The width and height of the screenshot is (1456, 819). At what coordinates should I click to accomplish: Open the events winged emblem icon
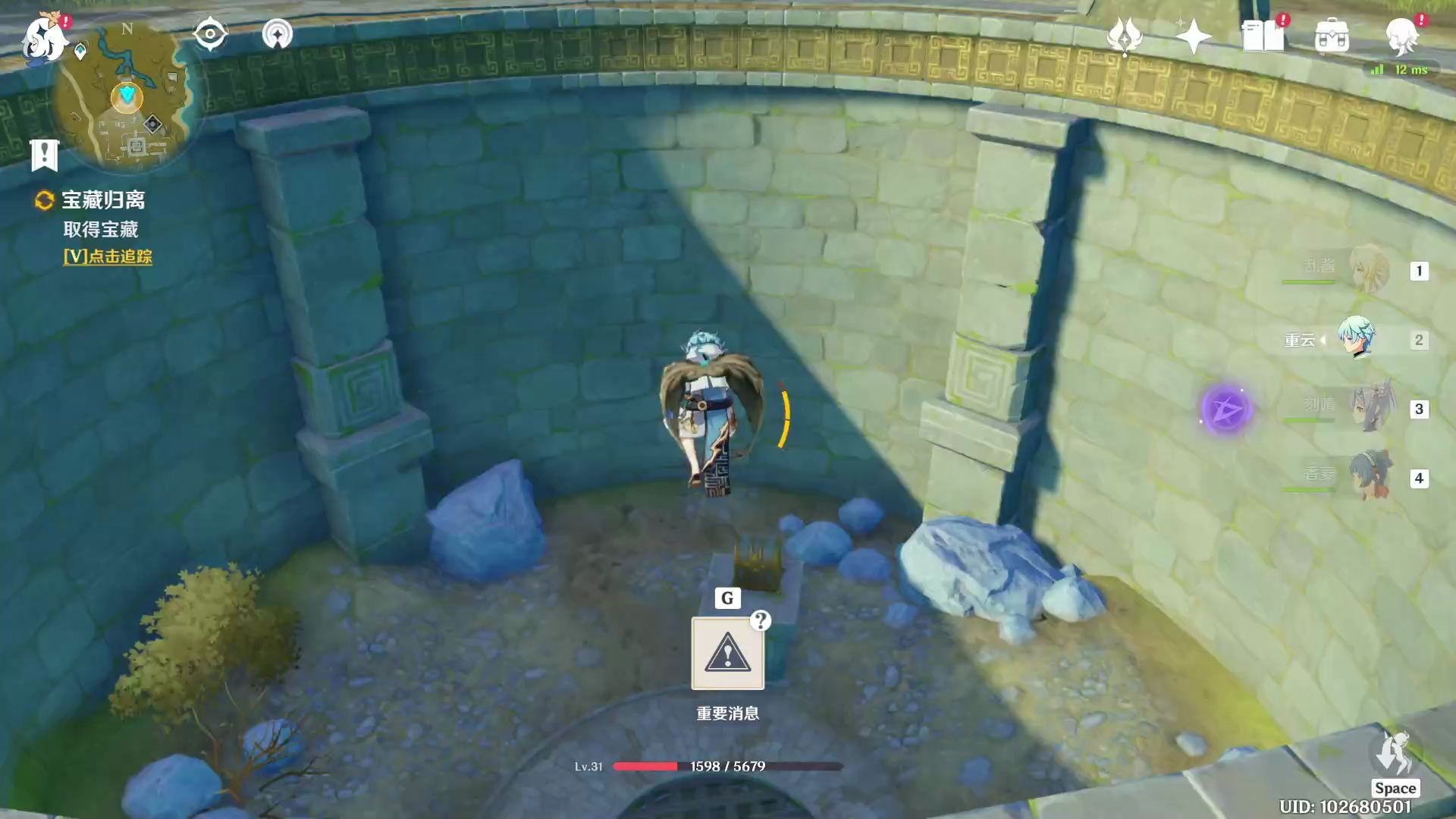(1125, 36)
